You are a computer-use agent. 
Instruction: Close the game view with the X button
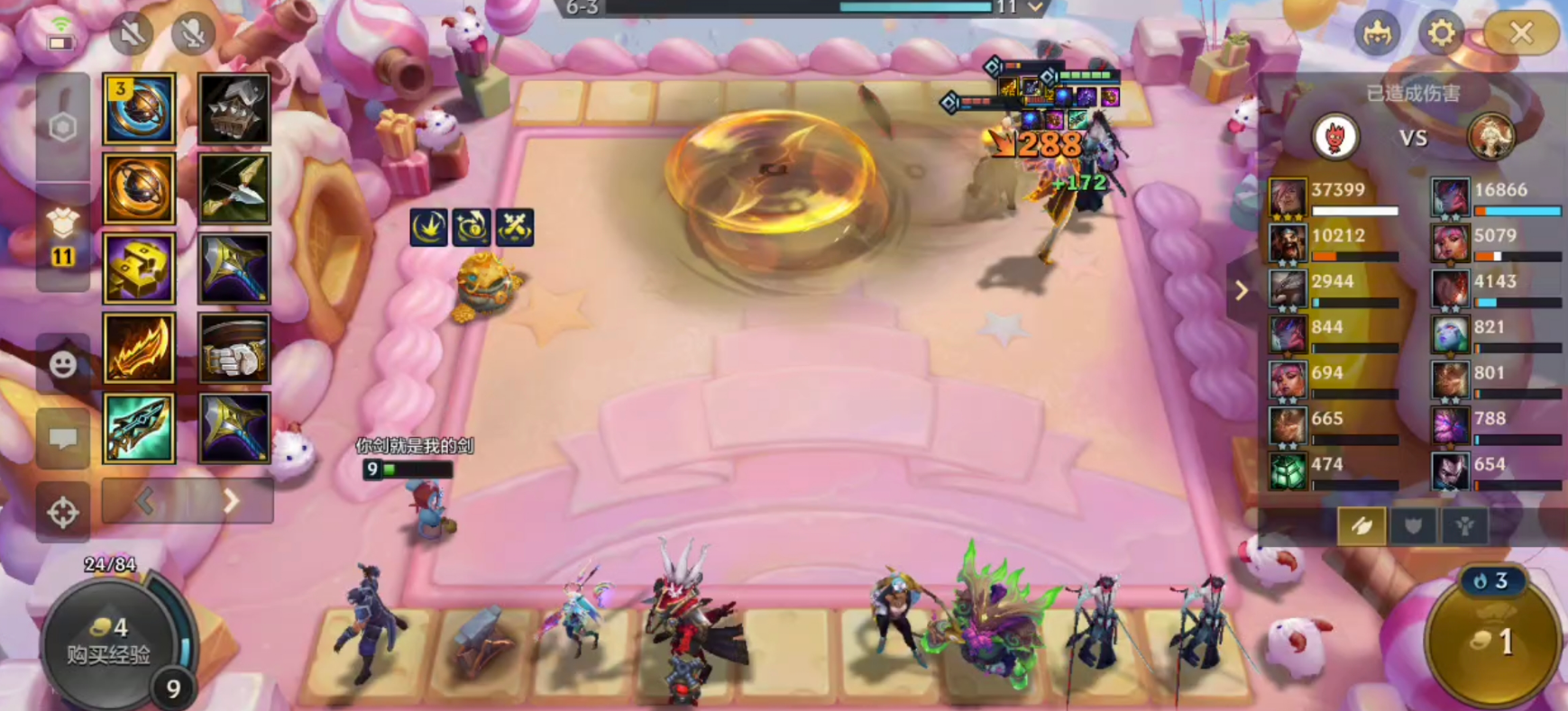point(1521,34)
